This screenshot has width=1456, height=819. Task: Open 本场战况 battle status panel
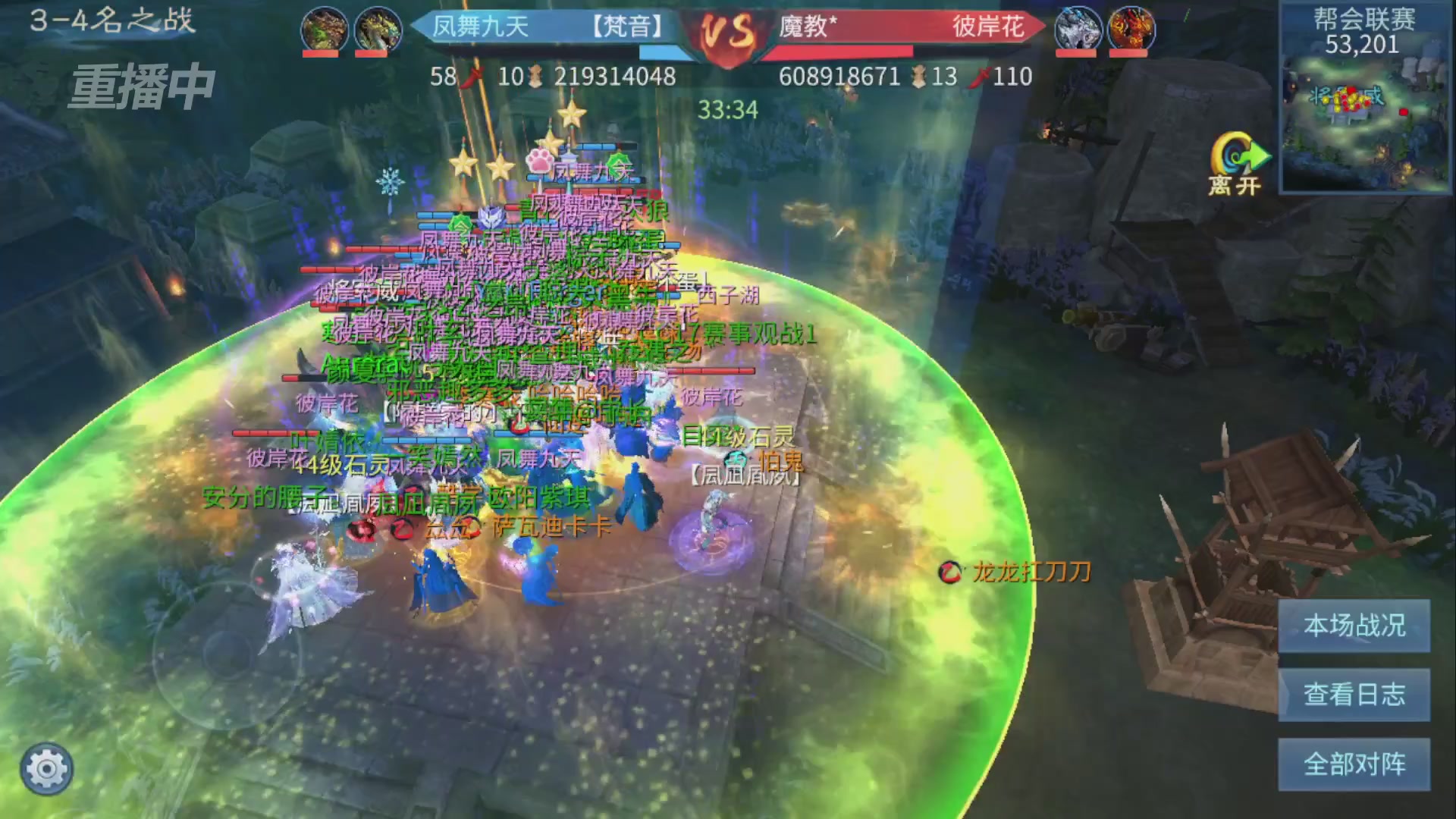pos(1354,626)
